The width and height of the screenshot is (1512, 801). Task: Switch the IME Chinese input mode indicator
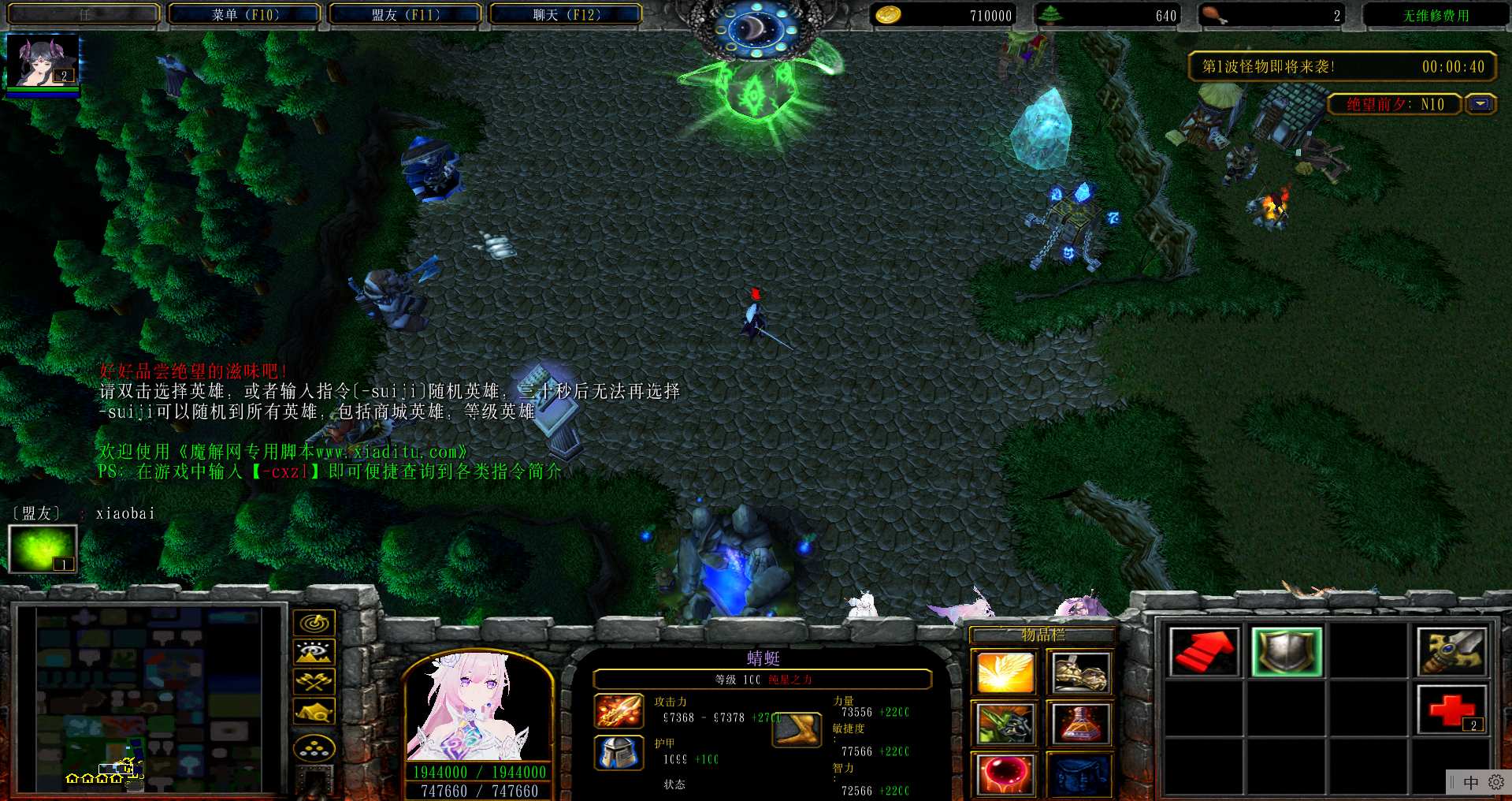point(1470,782)
